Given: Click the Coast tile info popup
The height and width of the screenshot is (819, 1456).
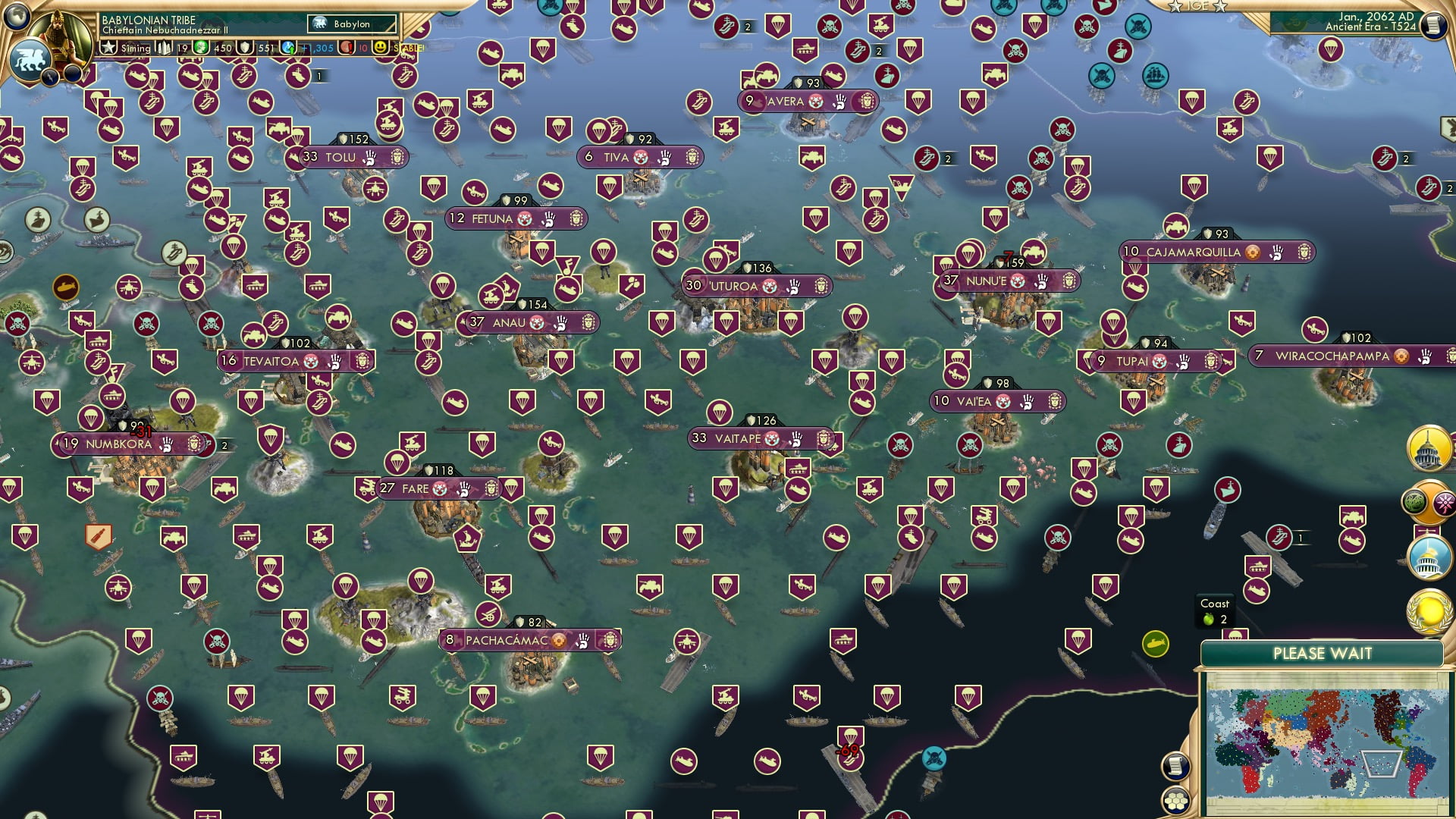Looking at the screenshot, I should coord(1216,610).
